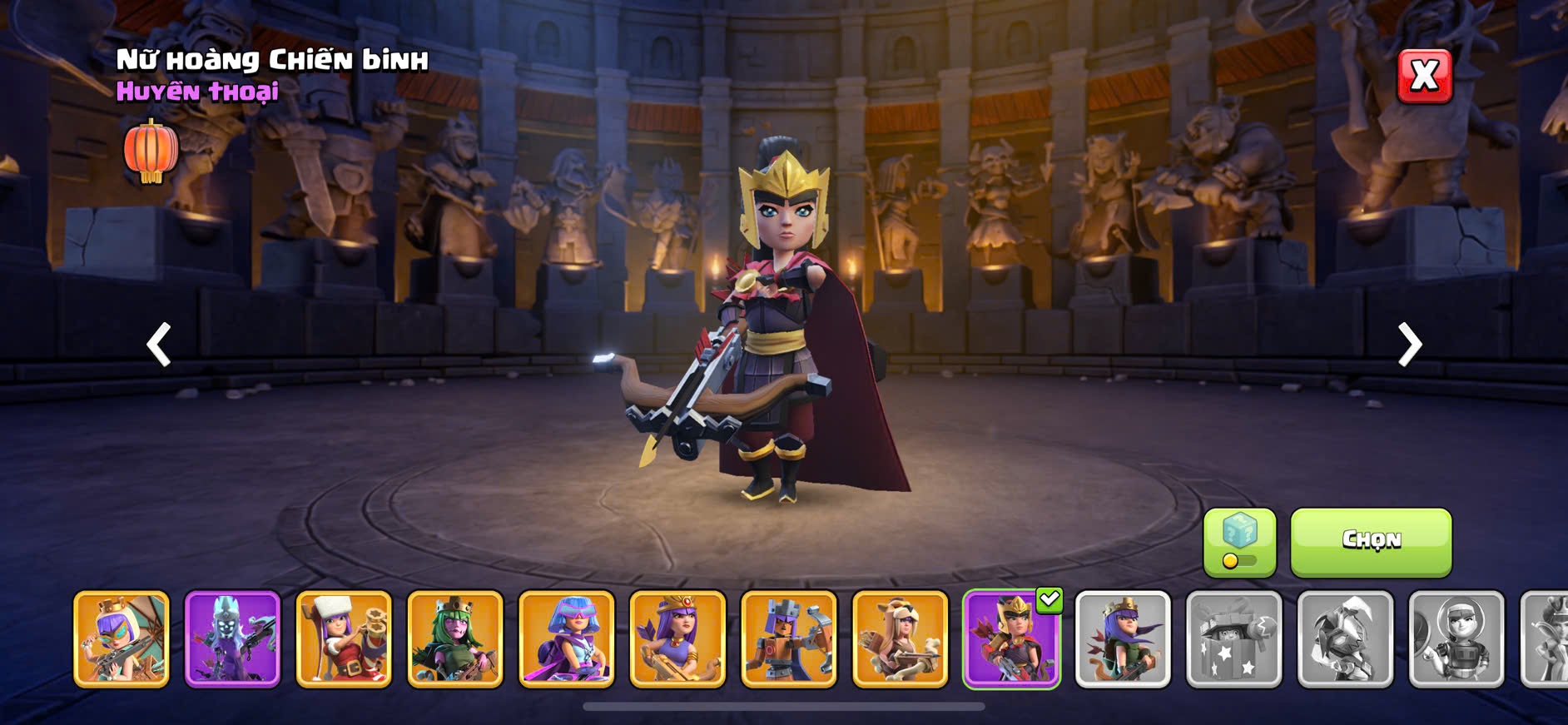Go to the next hero with right arrow
Screen dimensions: 1568x725
1409,345
